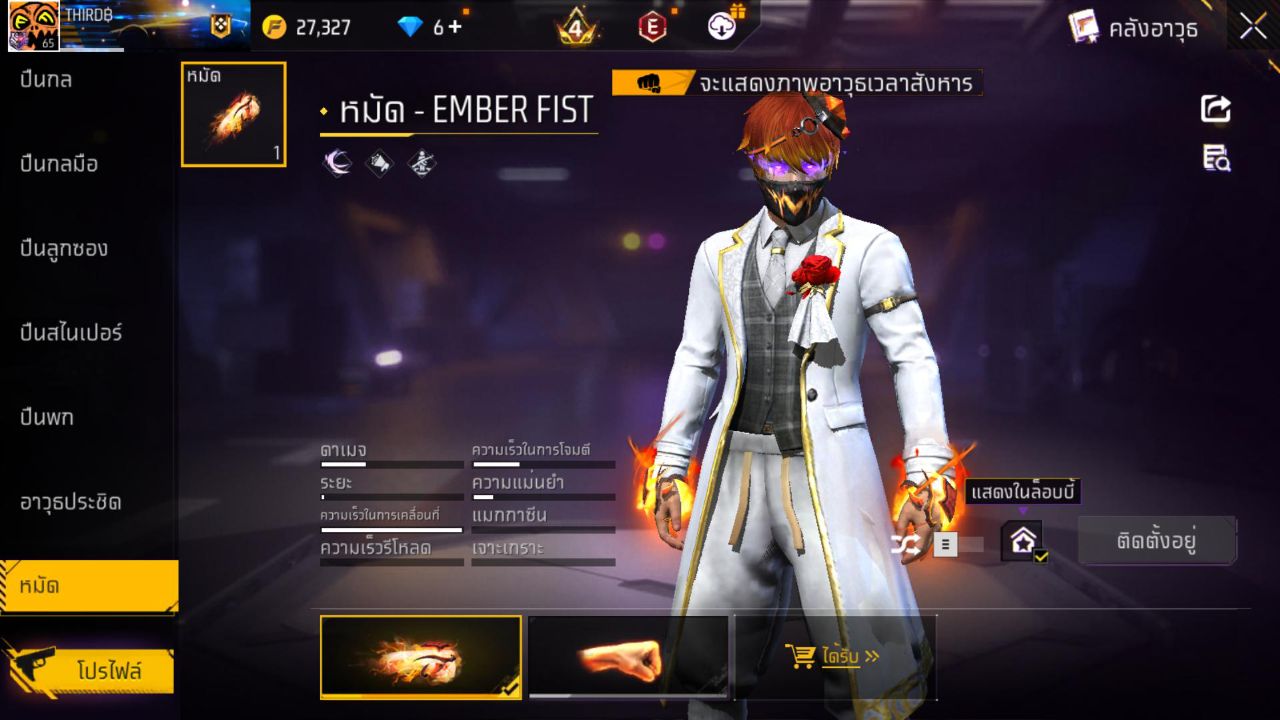Viewport: 1280px width, 720px height.
Task: Open the Elite Pass E icon in top bar
Action: (652, 26)
